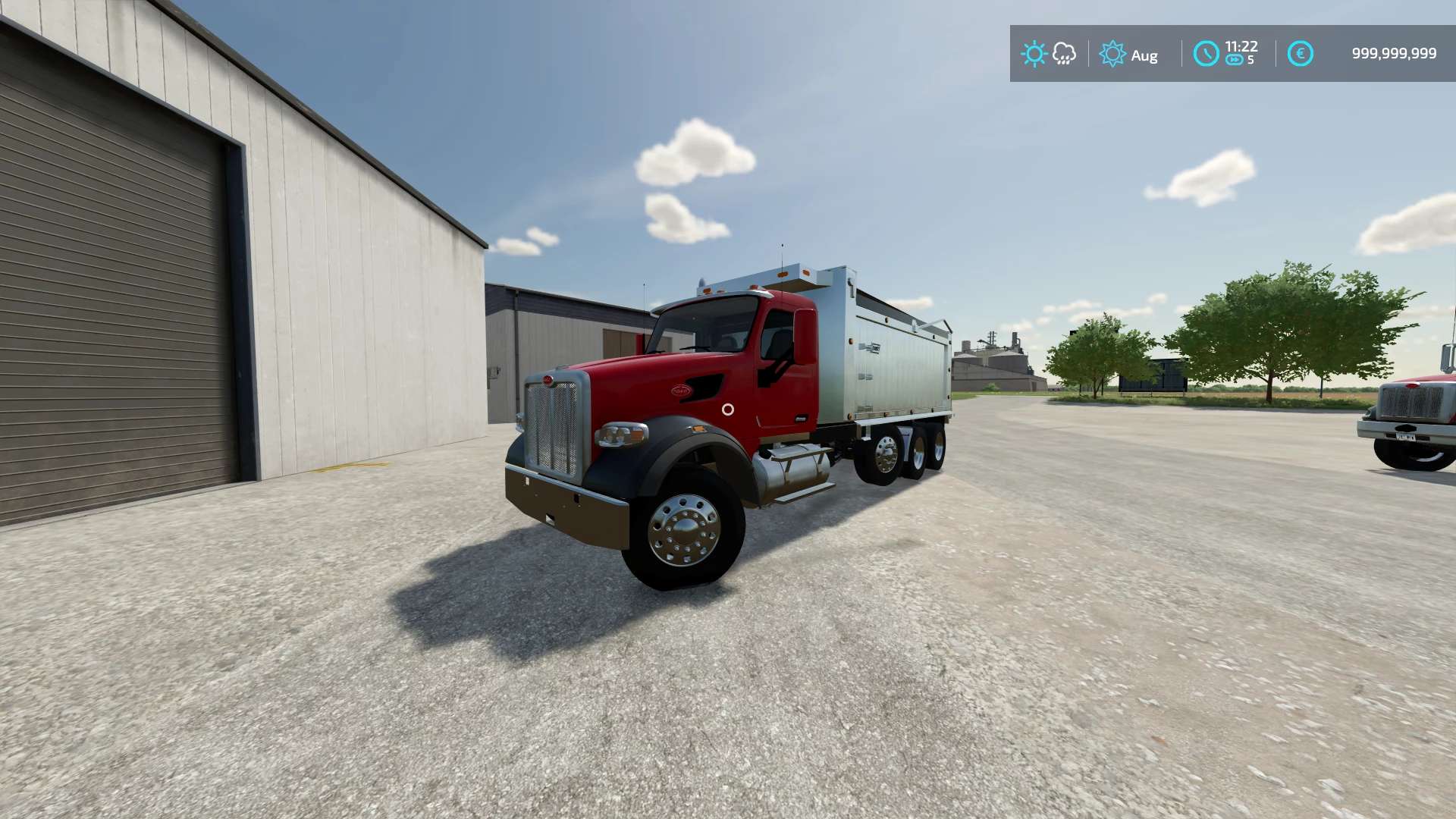Click the clock icon in the HUD
The image size is (1456, 819).
pyautogui.click(x=1206, y=54)
